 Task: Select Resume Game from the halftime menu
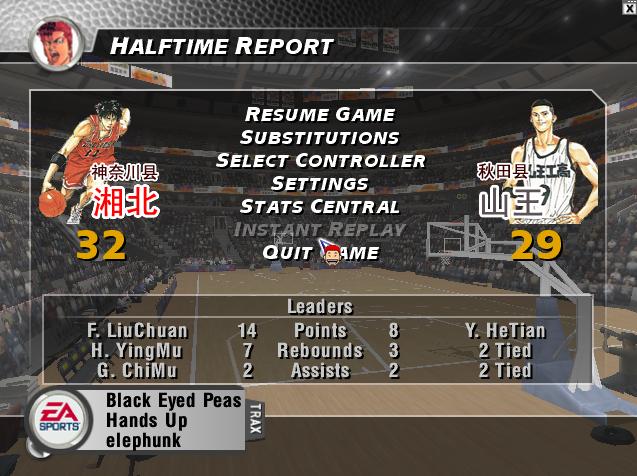320,115
